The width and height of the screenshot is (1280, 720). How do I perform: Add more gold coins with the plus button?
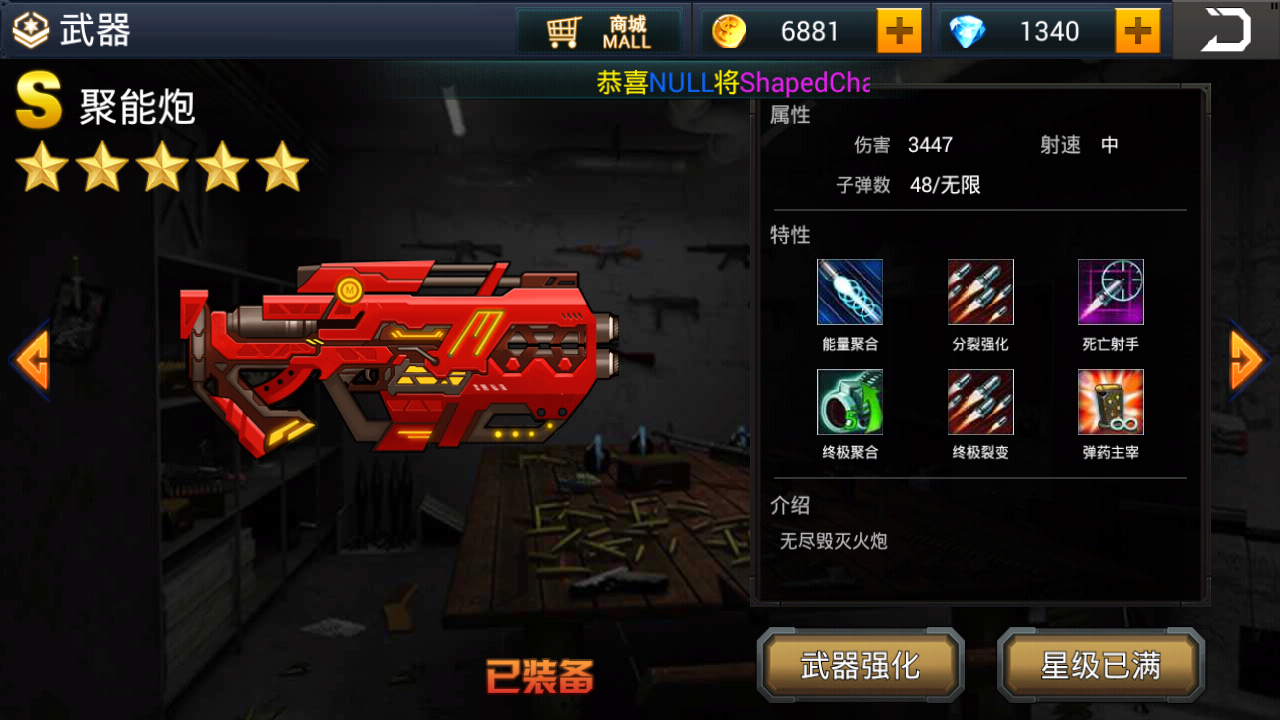click(899, 32)
